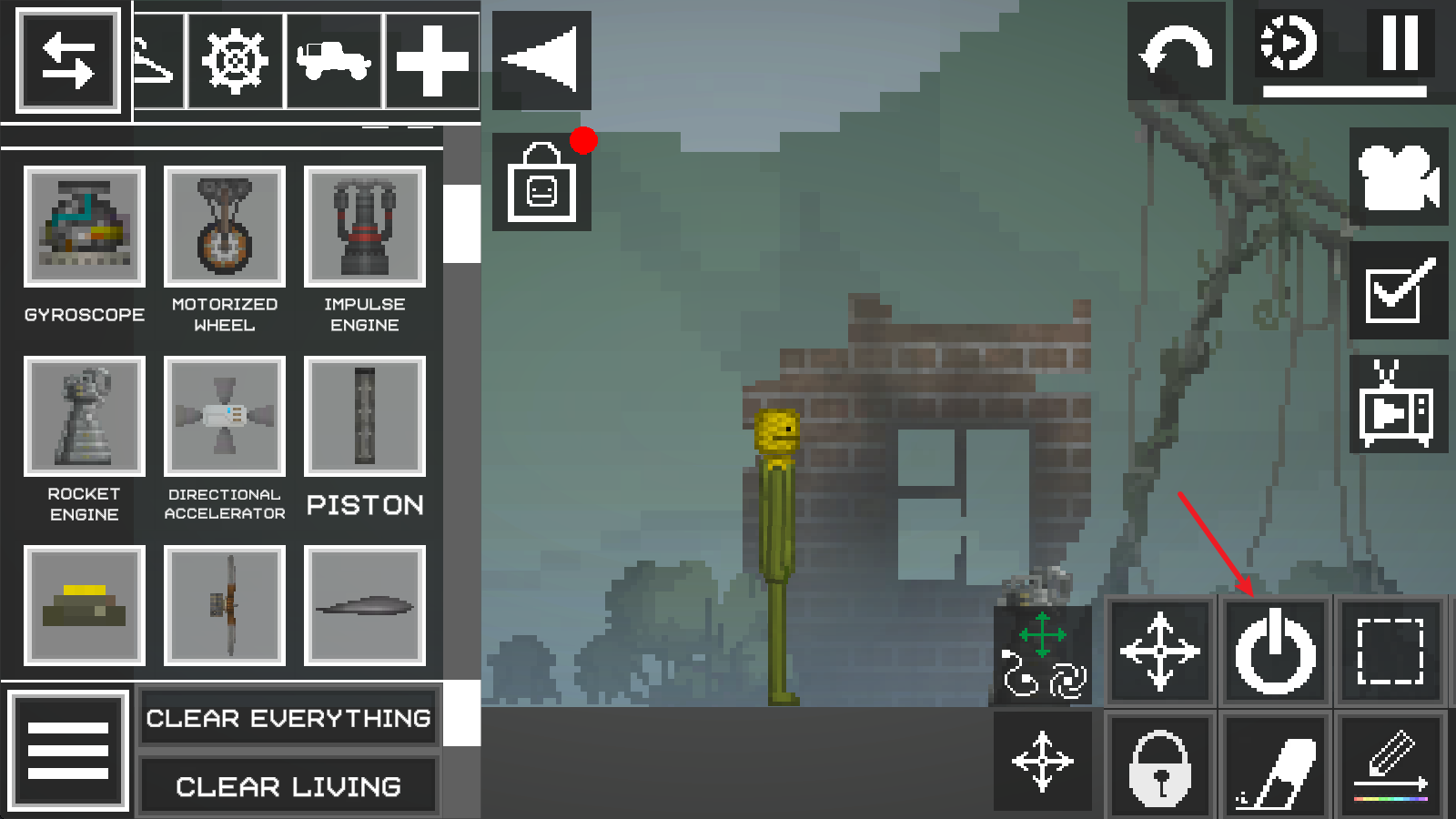The height and width of the screenshot is (819, 1456).
Task: Pick the Impulse Engine item
Action: [x=364, y=227]
